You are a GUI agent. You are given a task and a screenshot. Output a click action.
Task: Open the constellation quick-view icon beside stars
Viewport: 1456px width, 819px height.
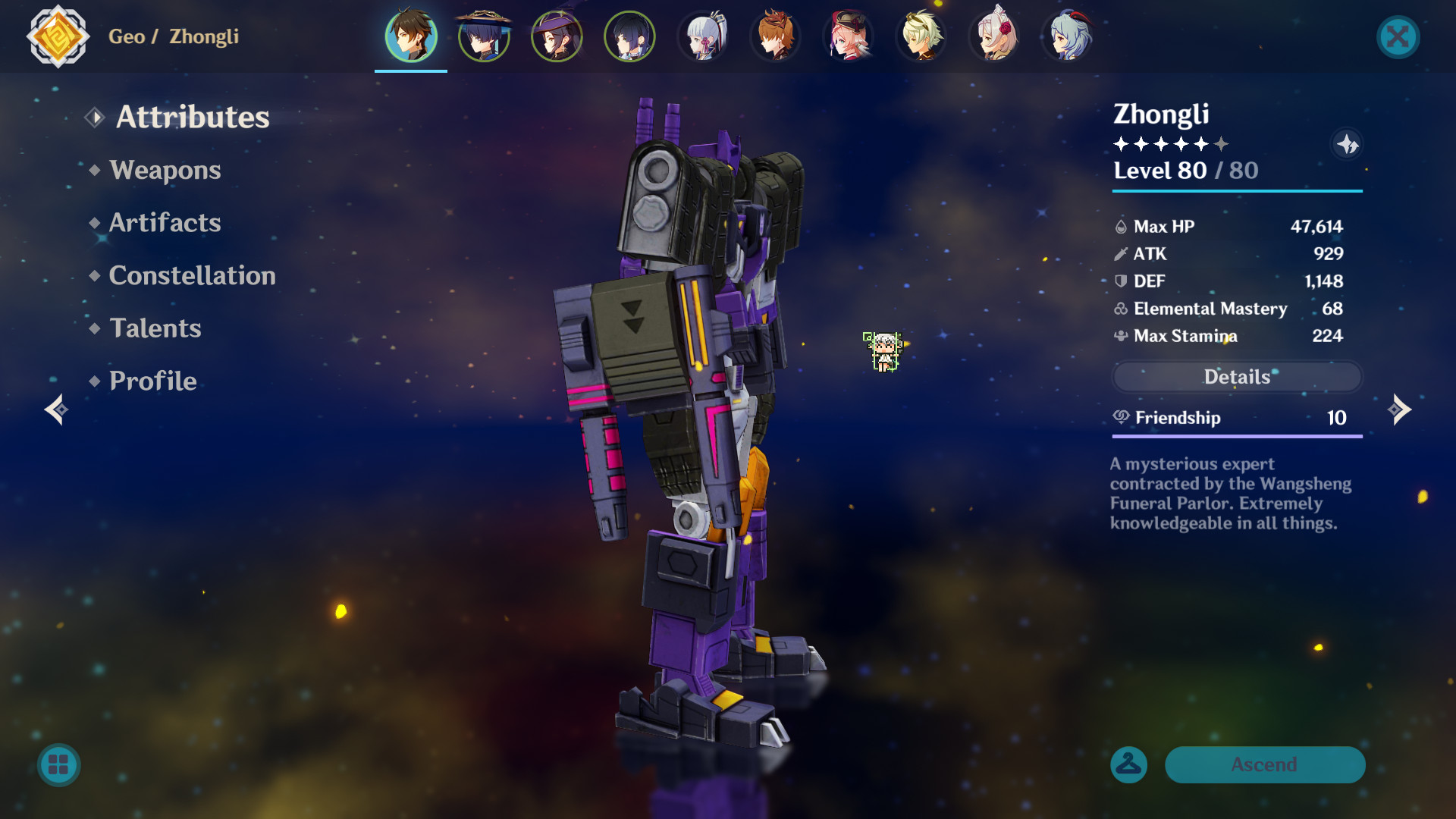click(x=1348, y=145)
